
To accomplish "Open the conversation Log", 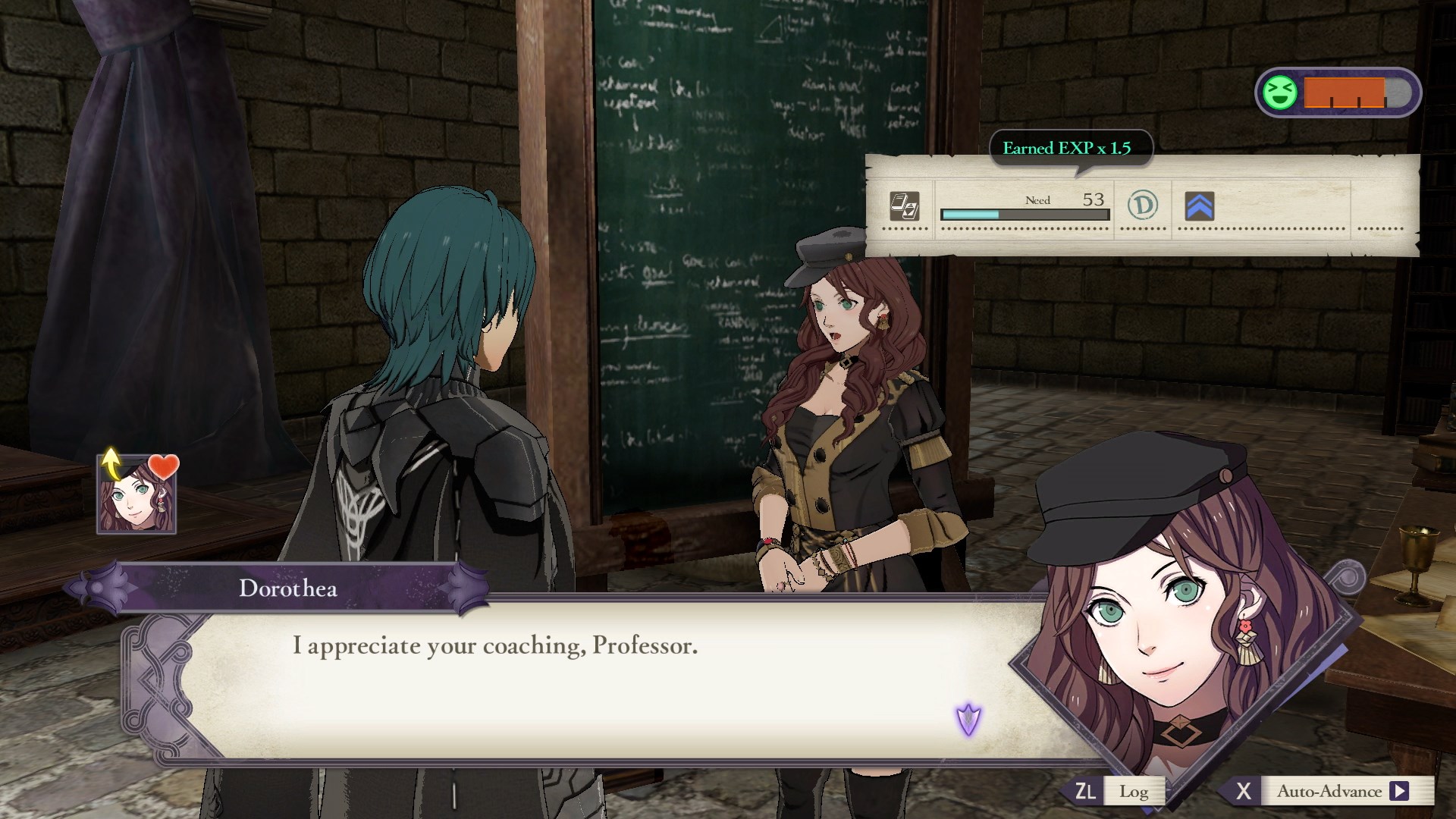I will (1133, 791).
